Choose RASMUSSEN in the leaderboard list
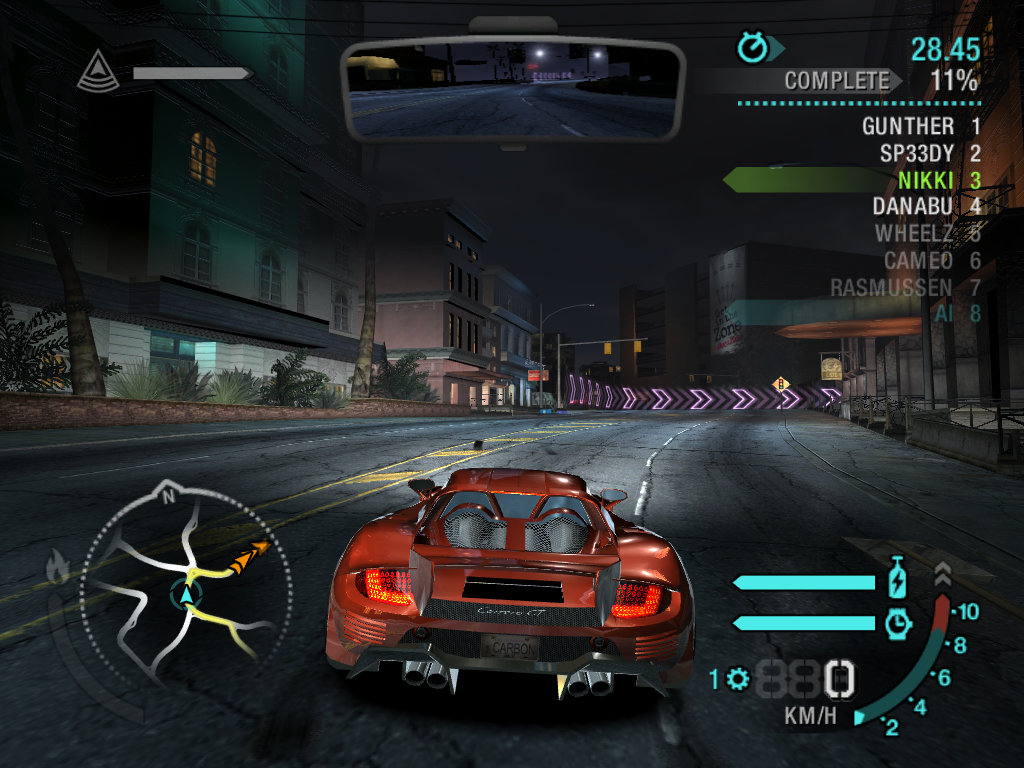This screenshot has width=1024, height=768. tap(904, 288)
